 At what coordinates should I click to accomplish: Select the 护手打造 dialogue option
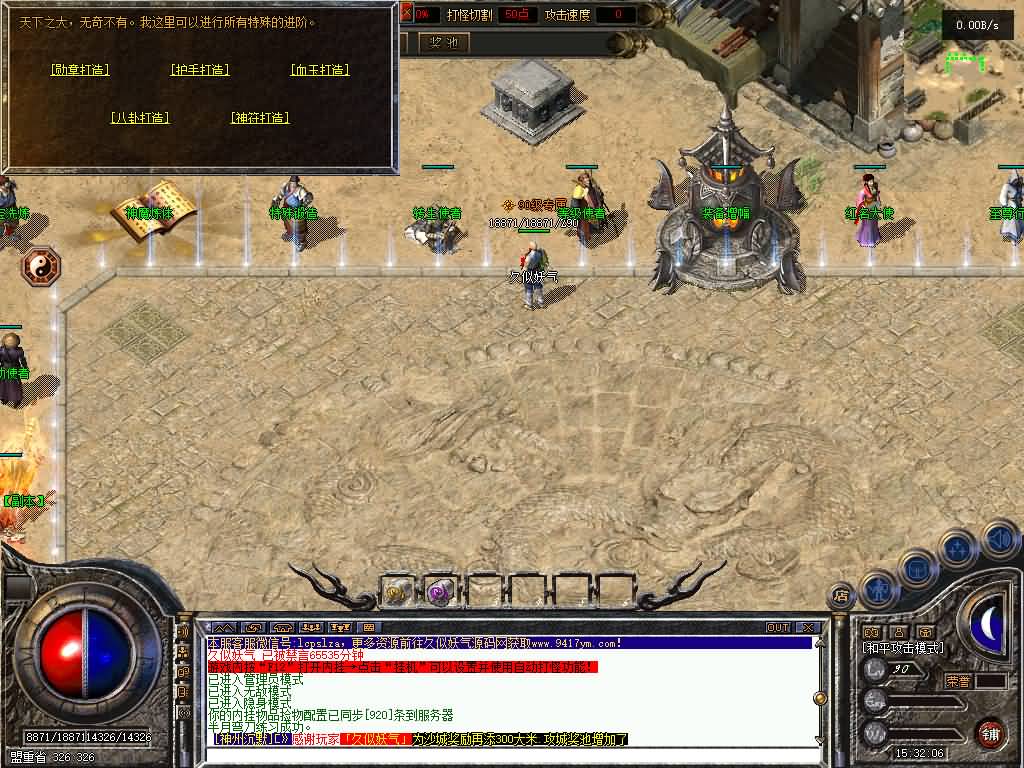click(x=200, y=70)
